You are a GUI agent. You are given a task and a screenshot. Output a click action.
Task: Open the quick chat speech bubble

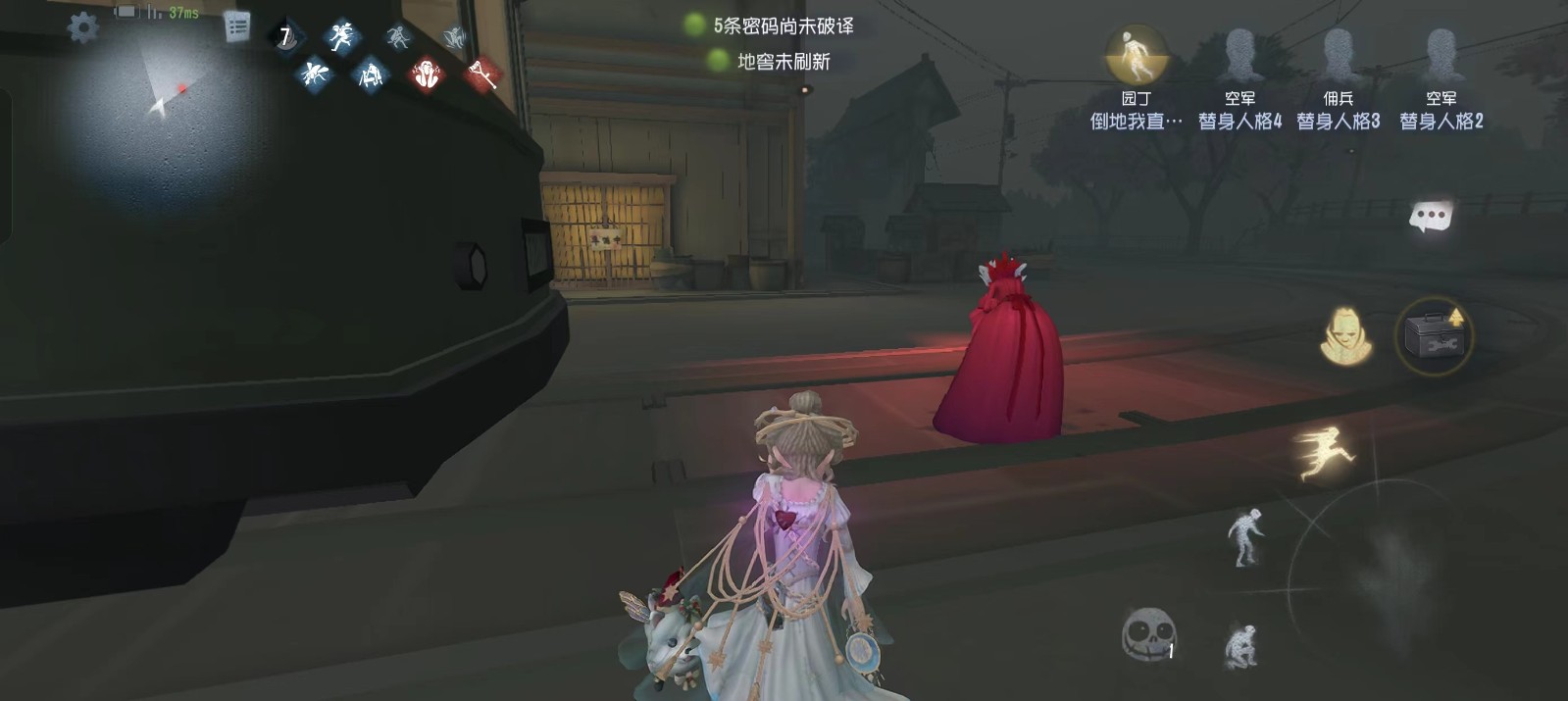point(1430,217)
